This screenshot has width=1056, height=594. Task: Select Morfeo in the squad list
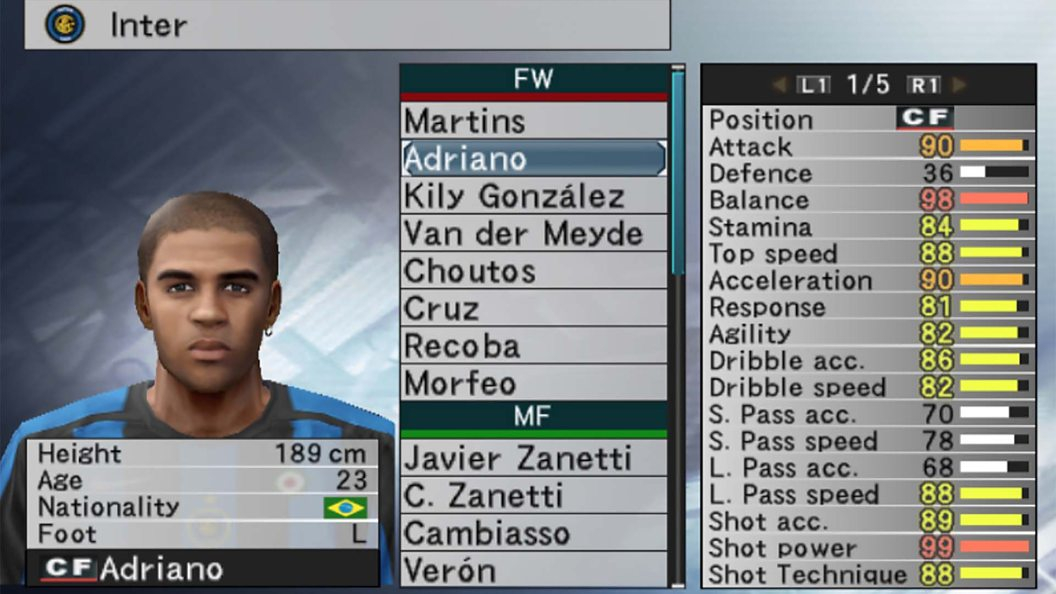[533, 383]
